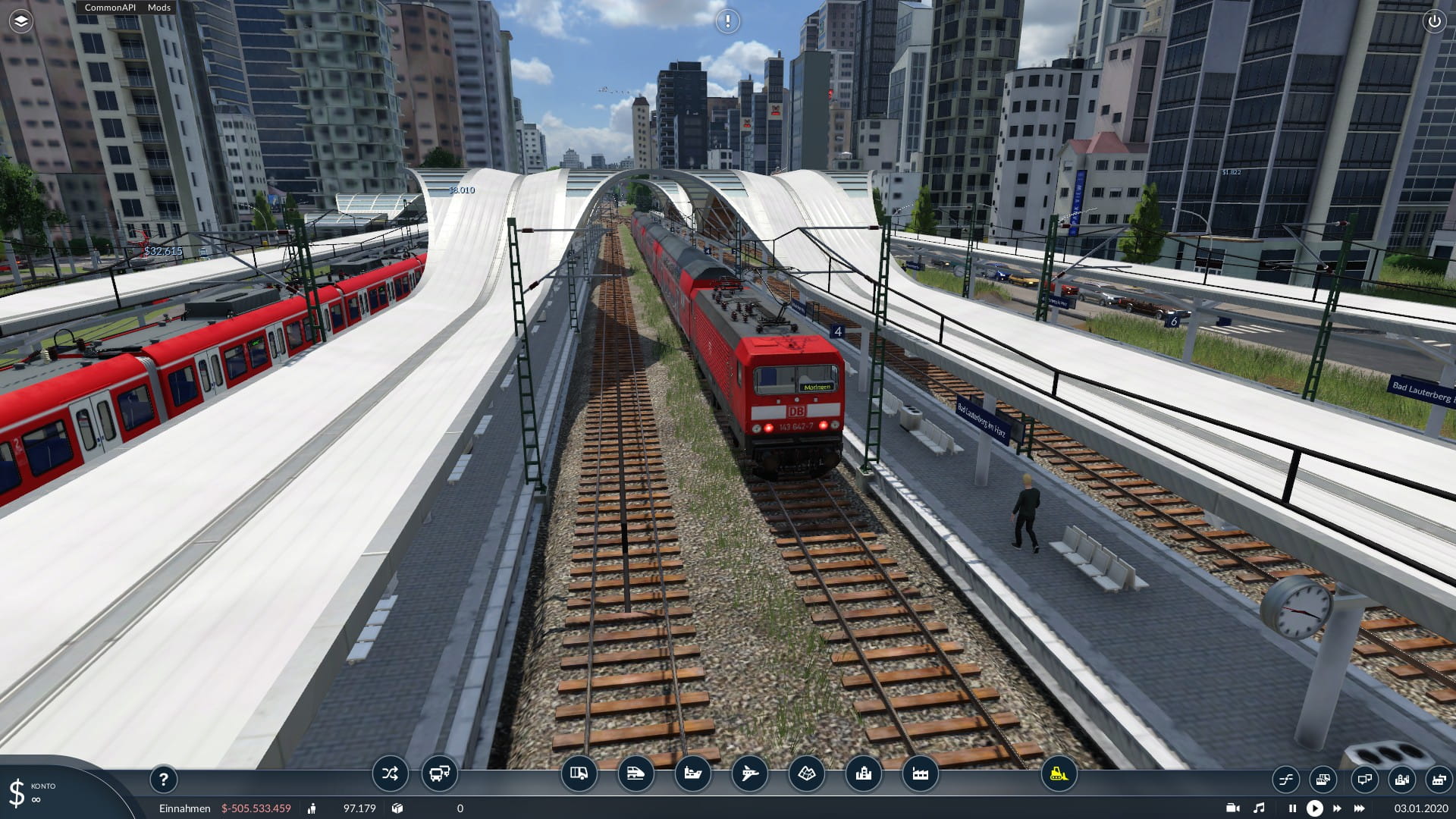Set game speed to fastest triple arrows
1456x819 pixels.
click(1359, 808)
